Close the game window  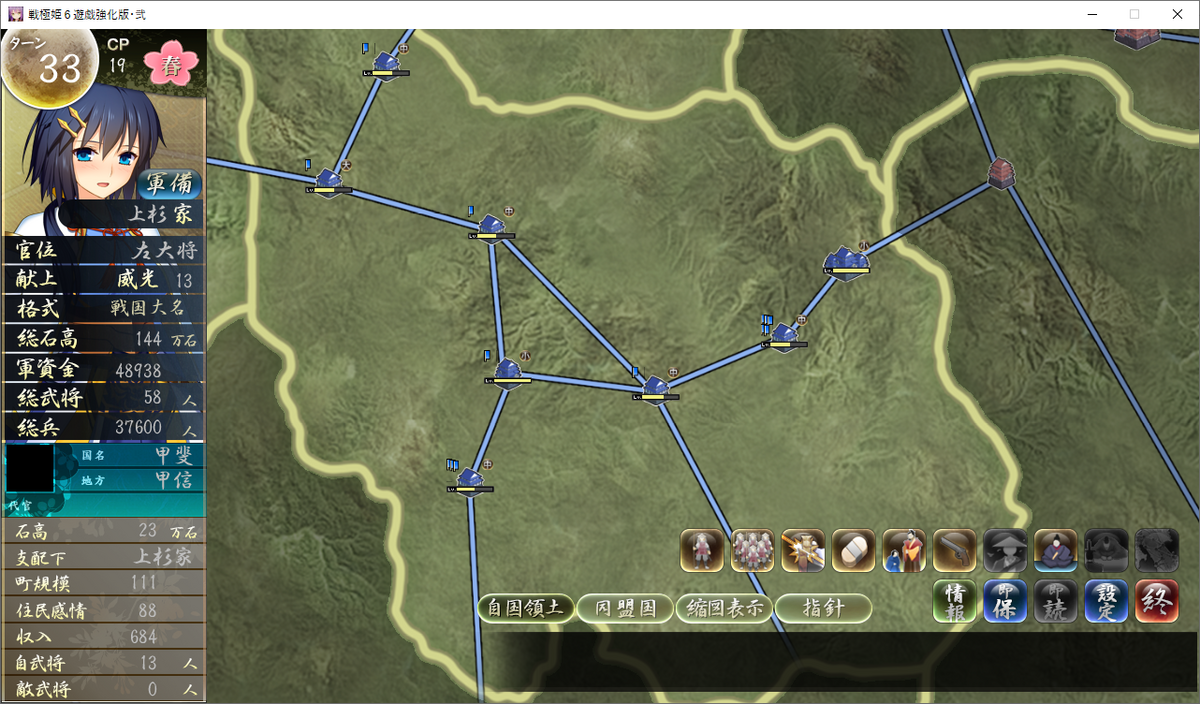pyautogui.click(x=1176, y=14)
